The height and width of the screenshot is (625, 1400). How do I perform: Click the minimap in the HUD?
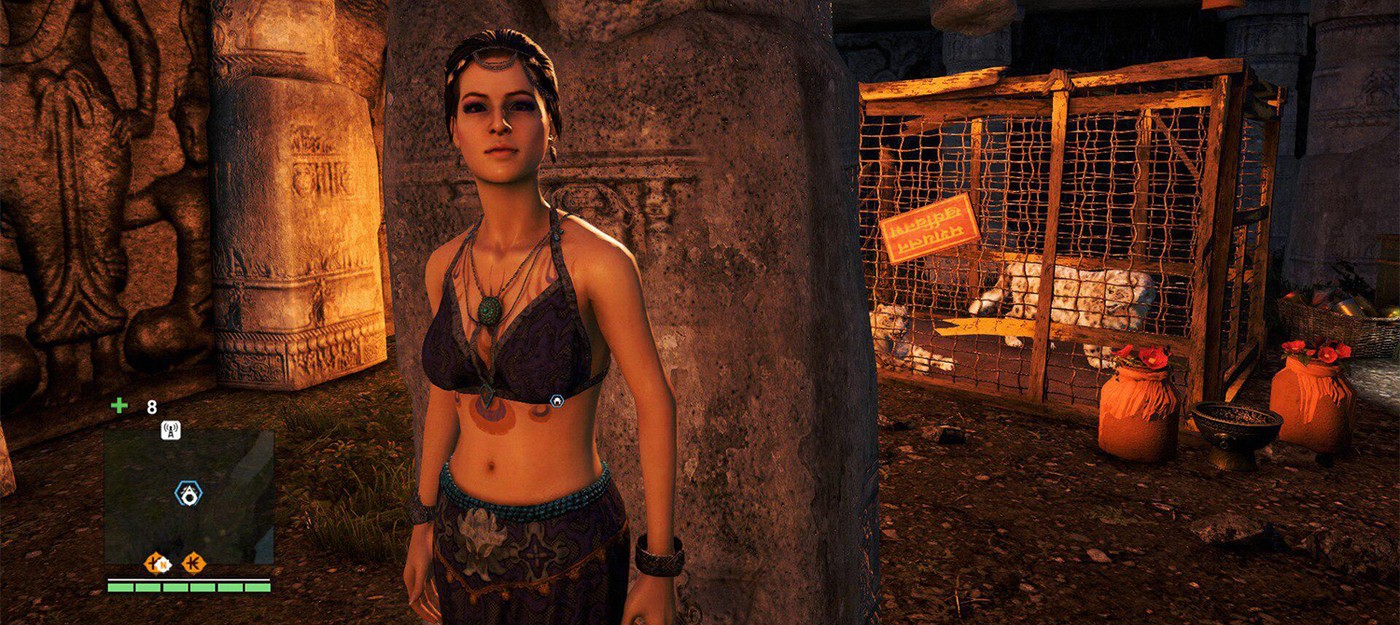(189, 497)
